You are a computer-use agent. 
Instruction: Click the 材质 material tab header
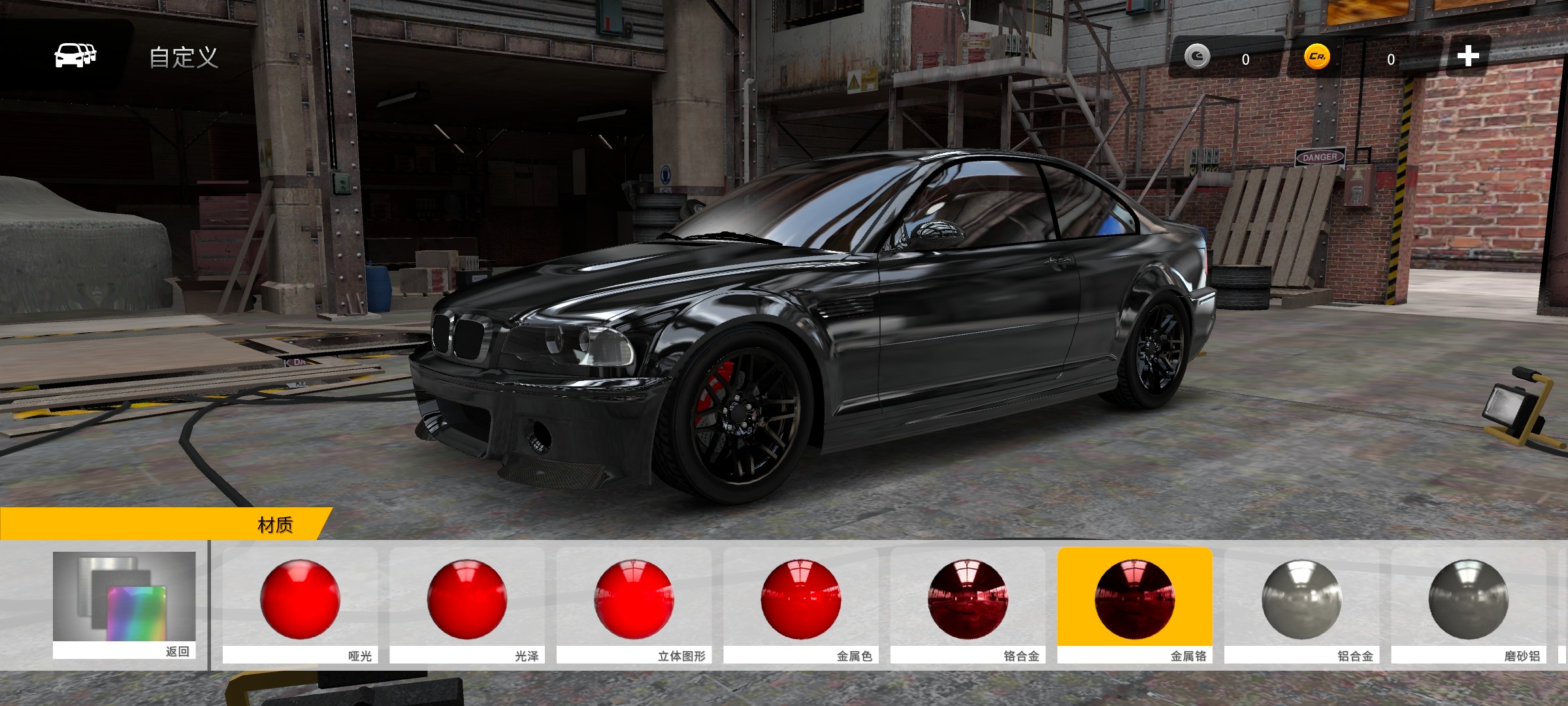(275, 525)
